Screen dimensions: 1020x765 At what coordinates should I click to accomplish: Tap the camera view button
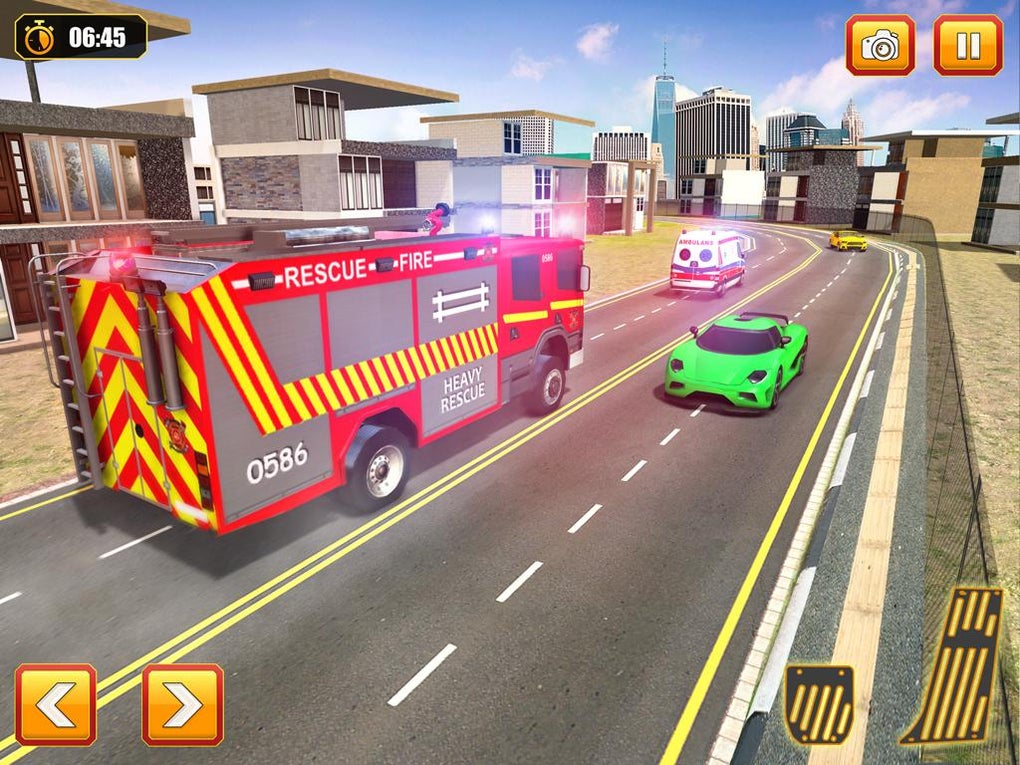pyautogui.click(x=880, y=45)
